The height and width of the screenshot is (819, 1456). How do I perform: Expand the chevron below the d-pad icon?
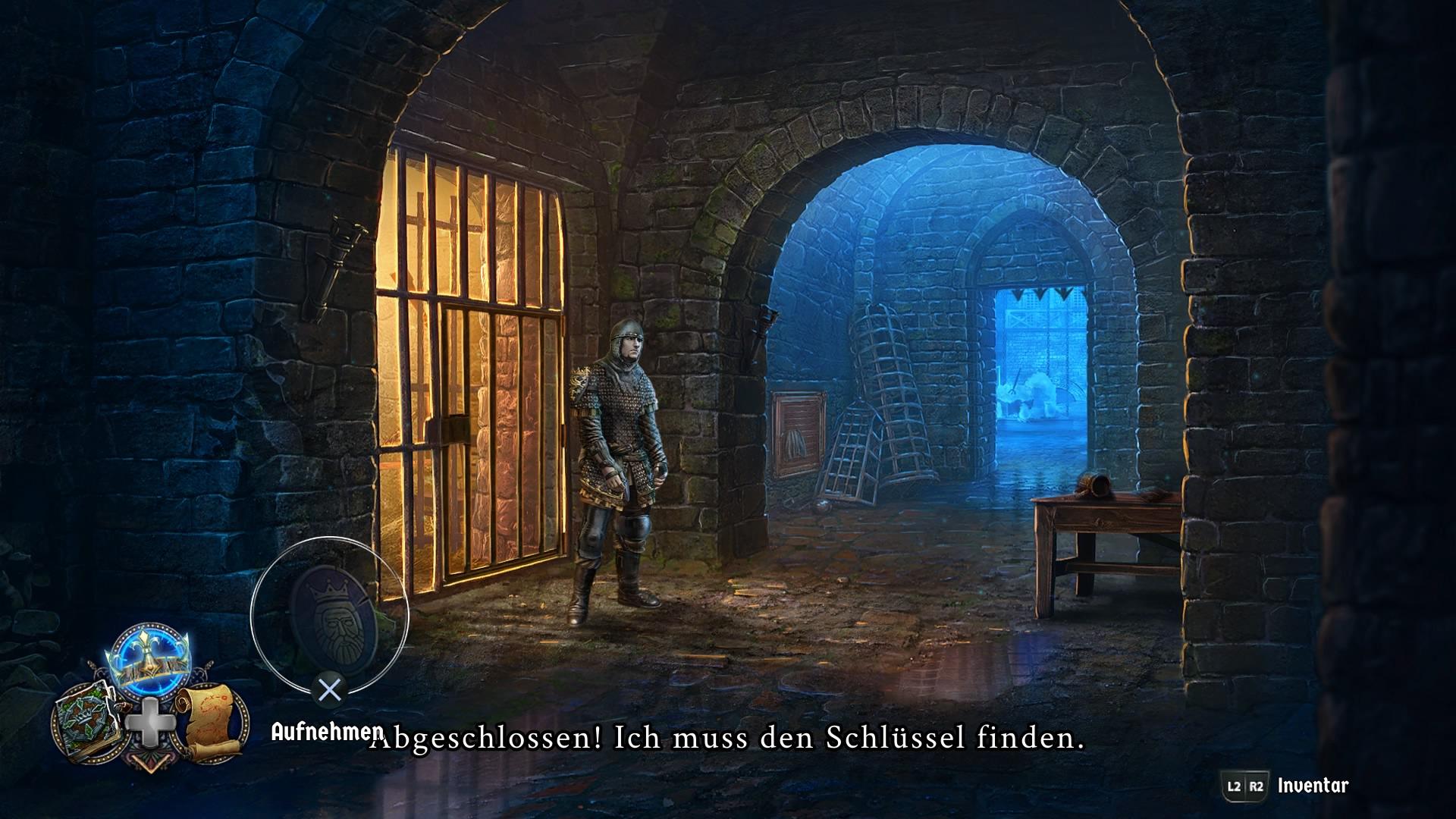pos(150,764)
